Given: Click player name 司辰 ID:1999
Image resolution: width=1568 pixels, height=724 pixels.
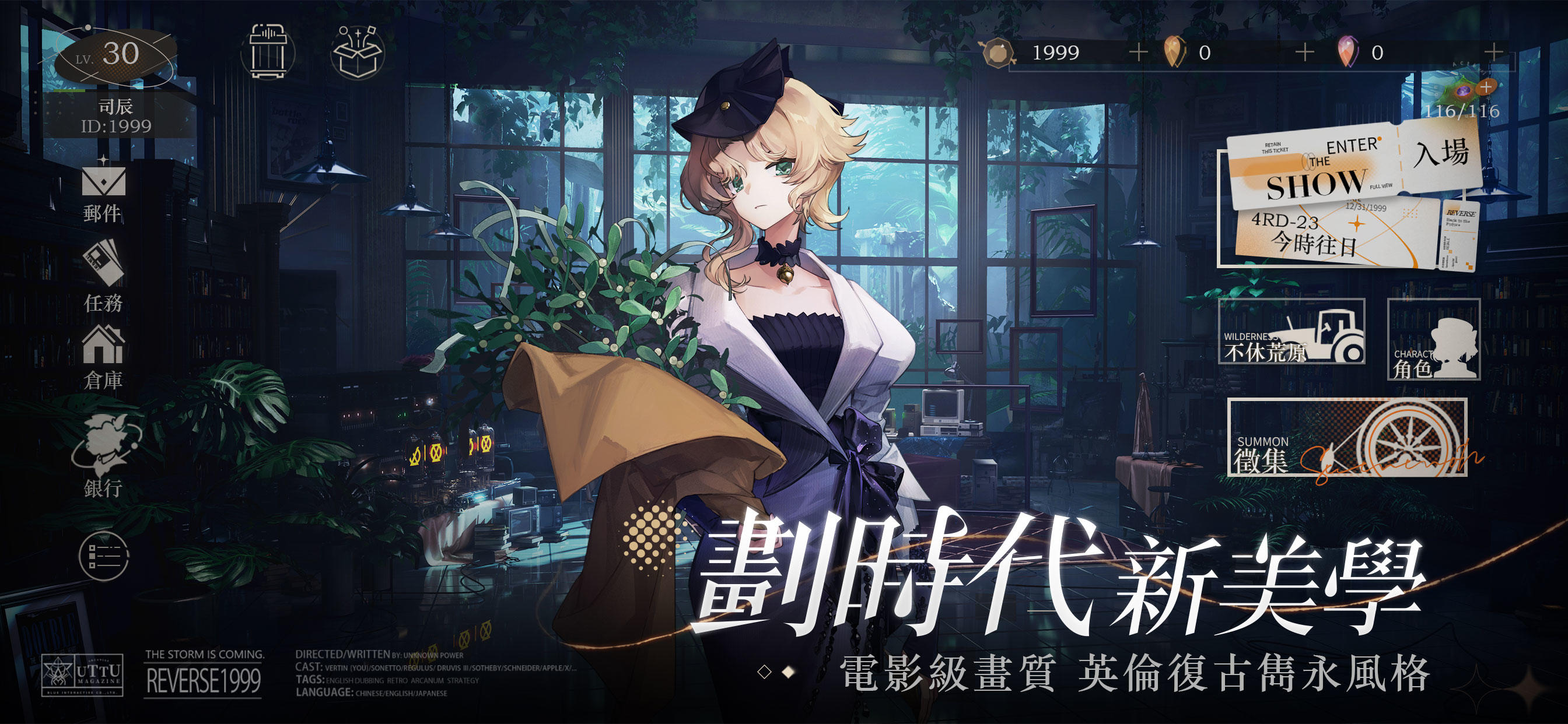Looking at the screenshot, I should click(116, 117).
